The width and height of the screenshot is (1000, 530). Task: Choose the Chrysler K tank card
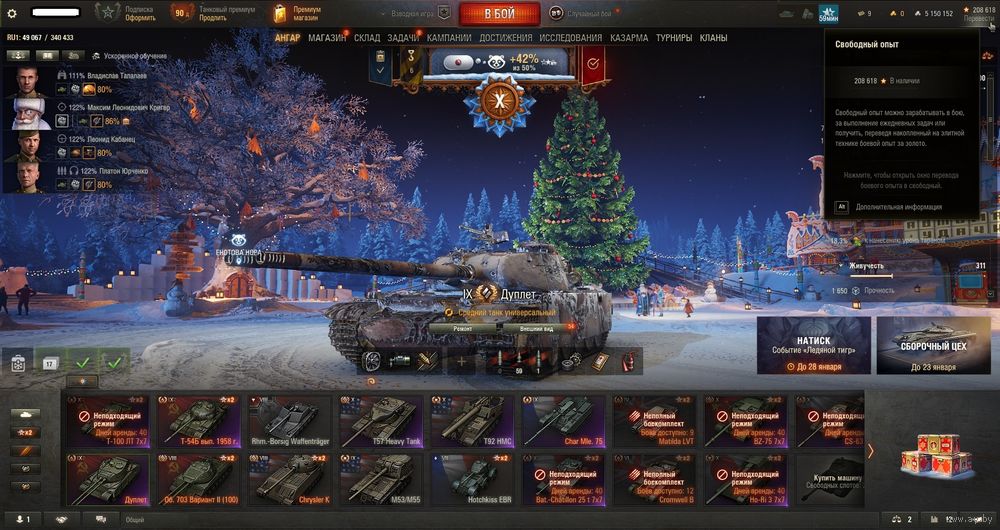click(x=290, y=478)
